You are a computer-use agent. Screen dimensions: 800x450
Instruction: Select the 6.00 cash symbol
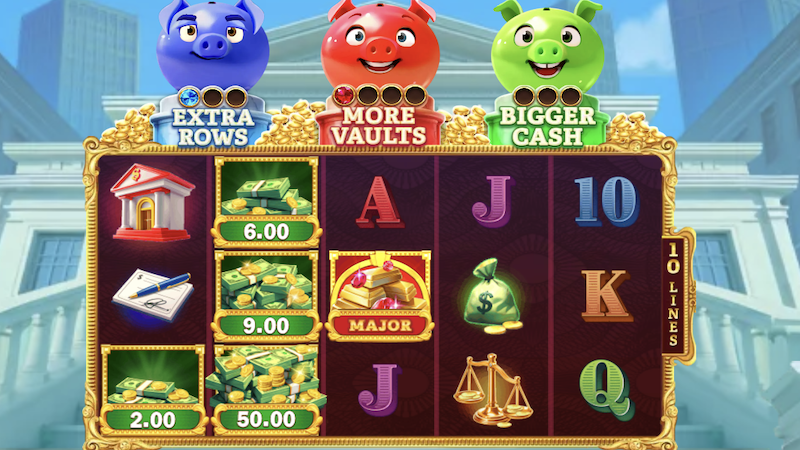266,200
